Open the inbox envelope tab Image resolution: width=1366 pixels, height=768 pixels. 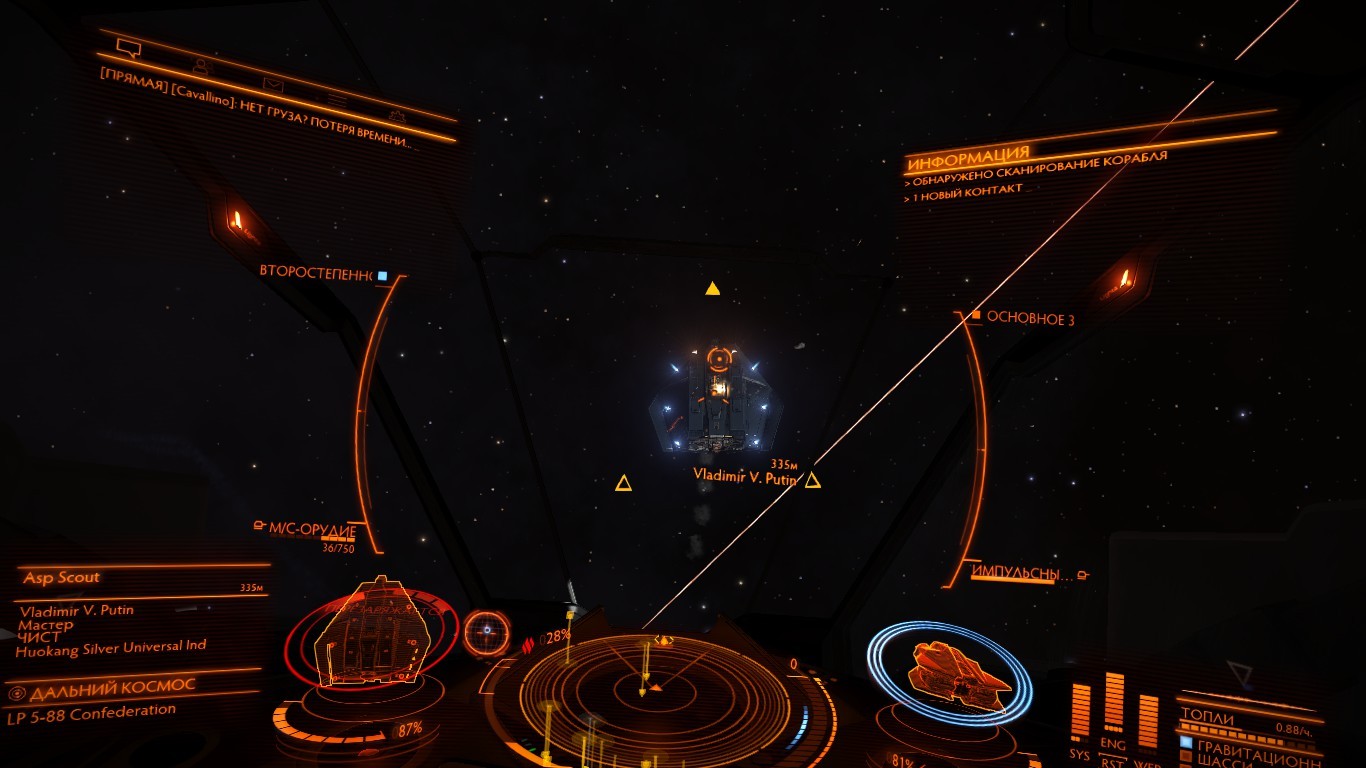272,84
